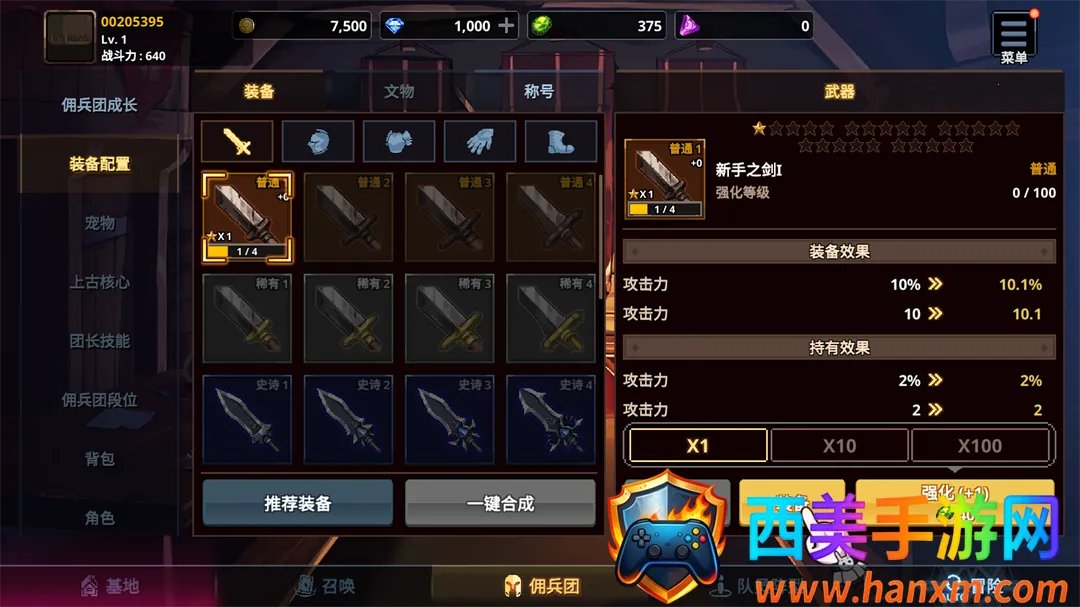Choose the boots equipment category icon
Viewport: 1080px width, 607px height.
coord(561,142)
